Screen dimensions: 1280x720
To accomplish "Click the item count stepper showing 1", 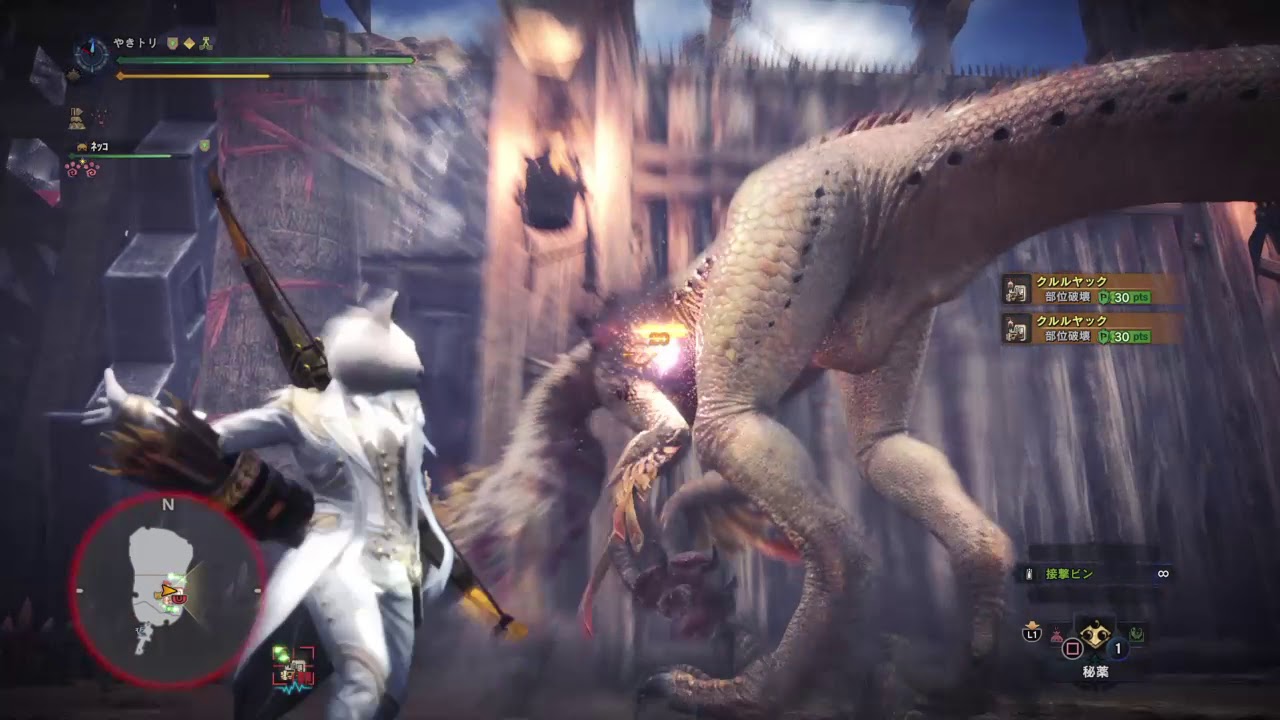I will [x=1118, y=649].
